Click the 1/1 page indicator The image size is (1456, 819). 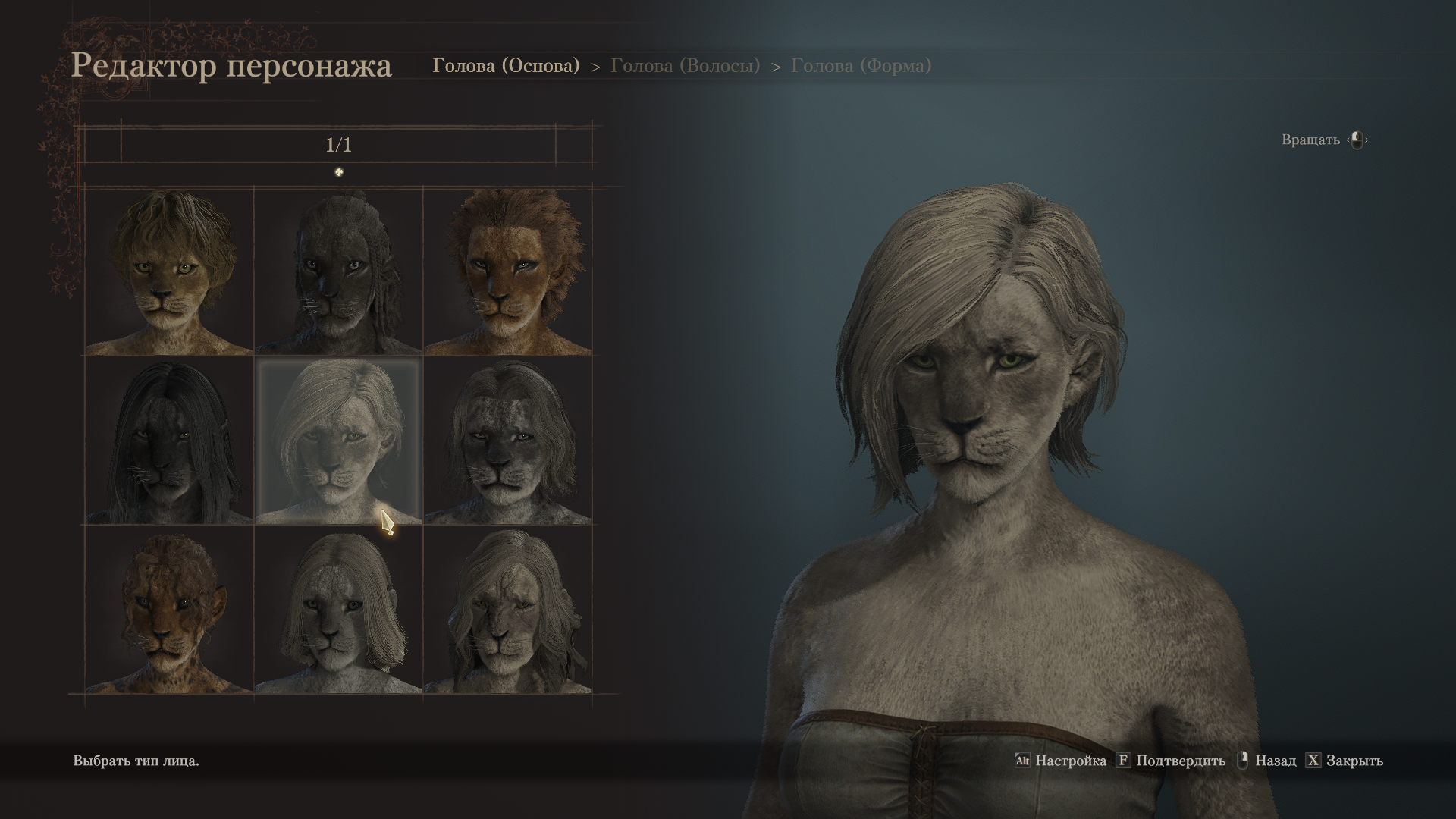click(338, 145)
